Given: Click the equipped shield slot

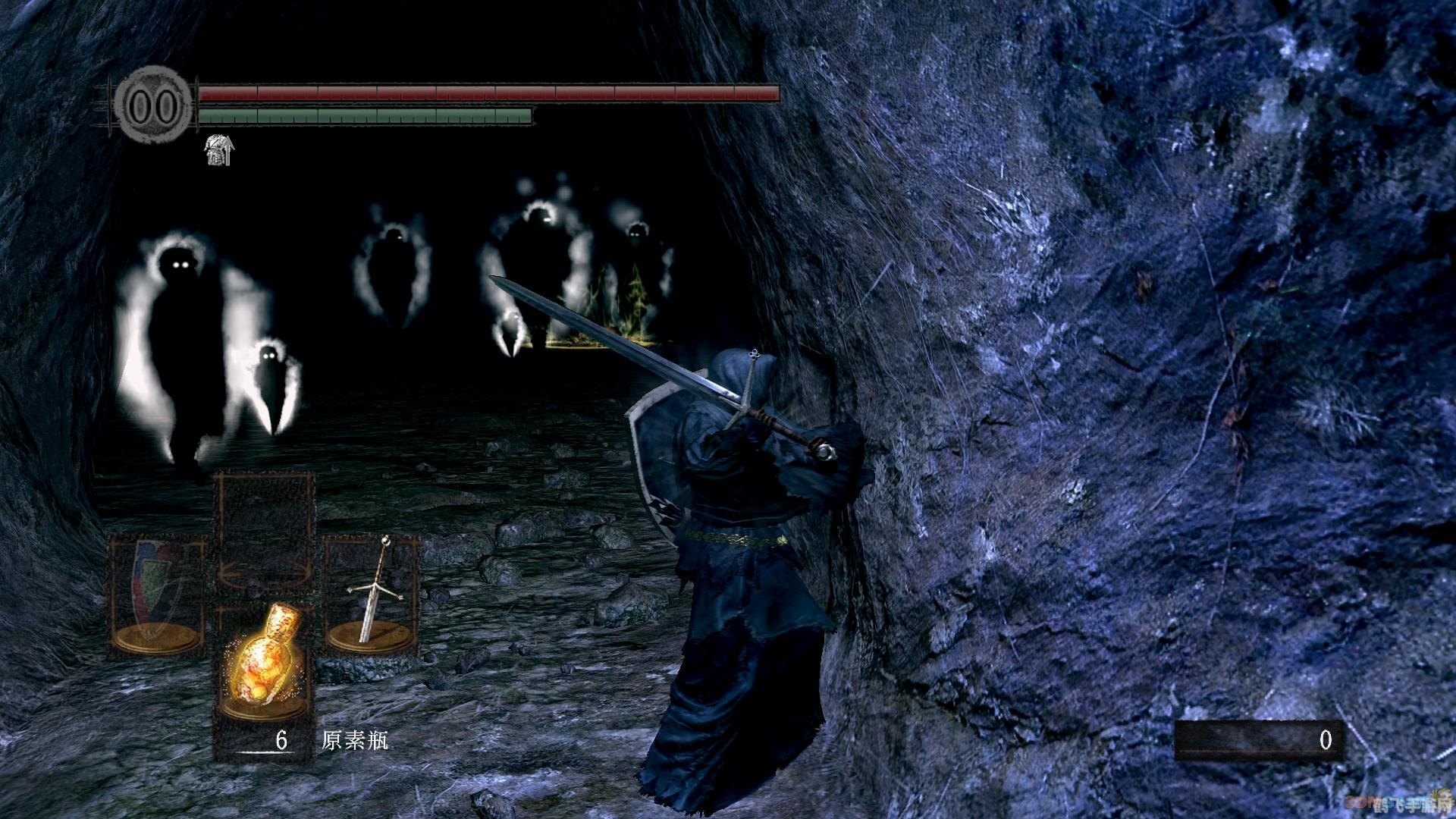Looking at the screenshot, I should tap(157, 595).
